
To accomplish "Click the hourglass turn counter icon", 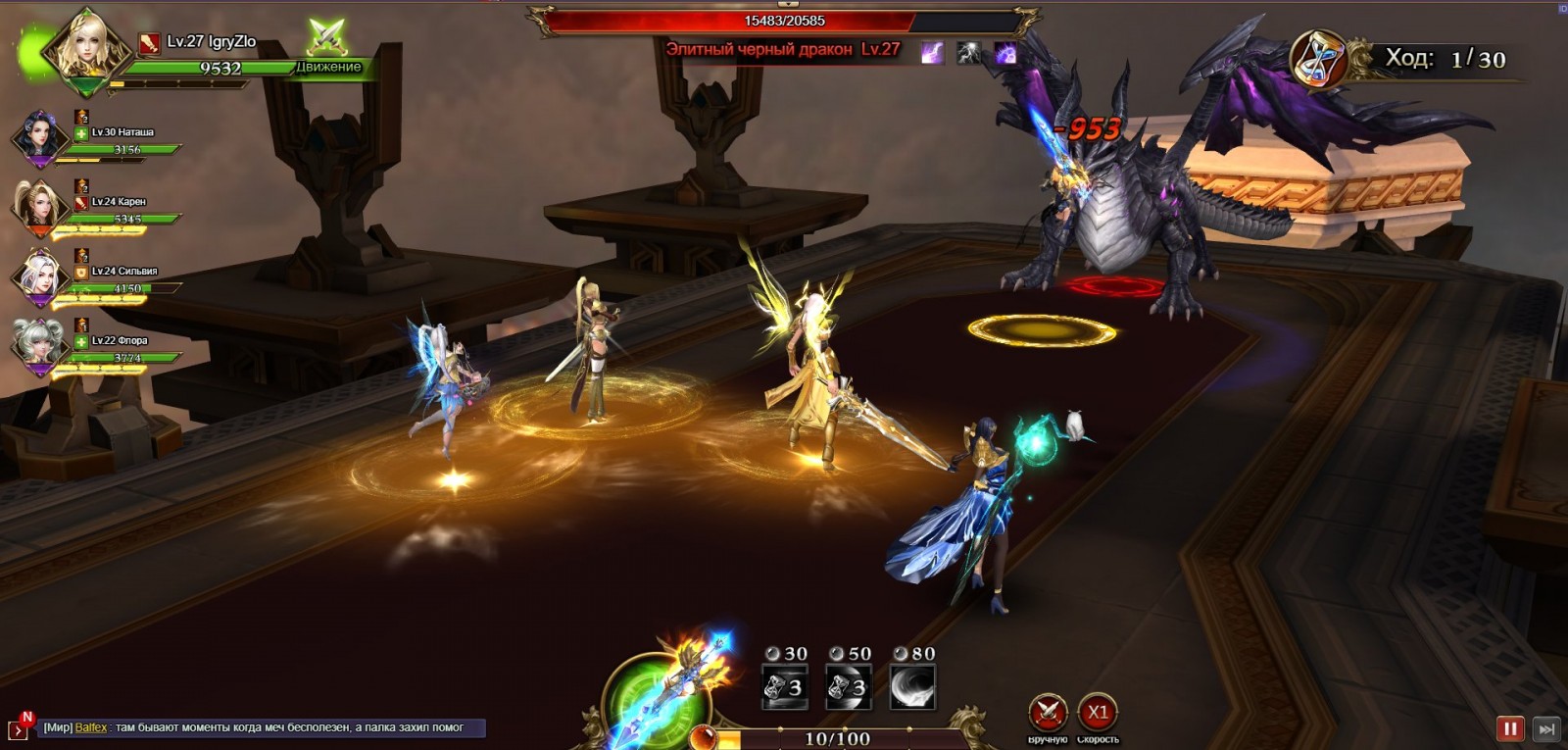I will pyautogui.click(x=1318, y=59).
